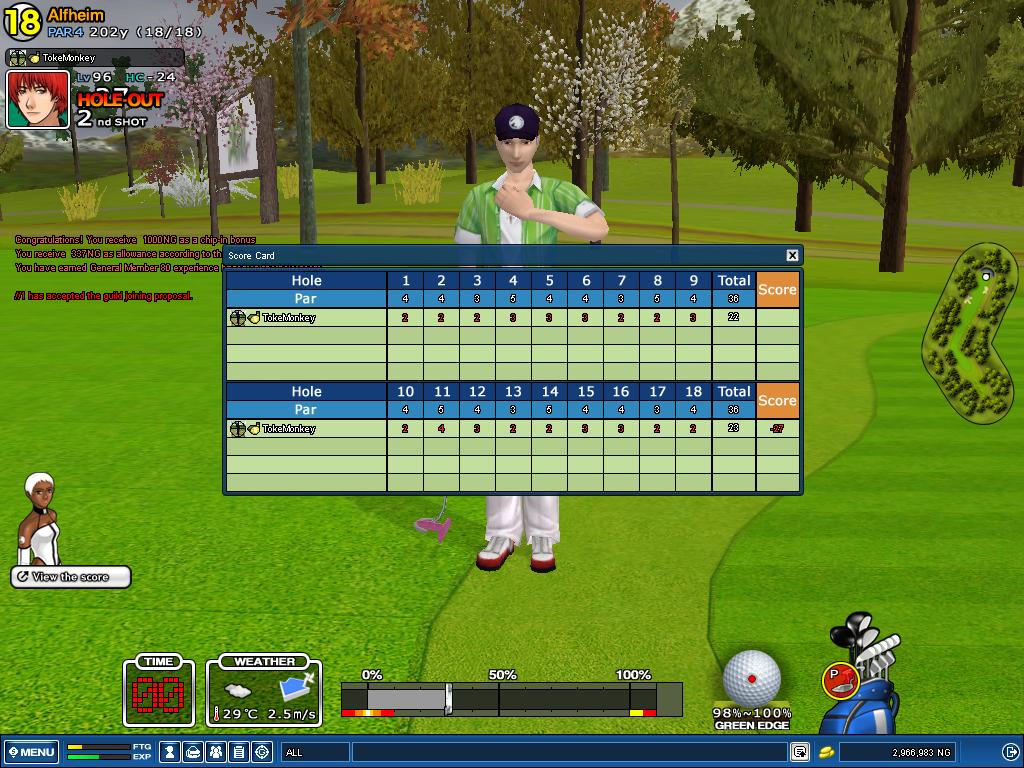Open the mail envelope icon in toolbar
Viewport: 1024px width, 768px height.
click(x=194, y=752)
